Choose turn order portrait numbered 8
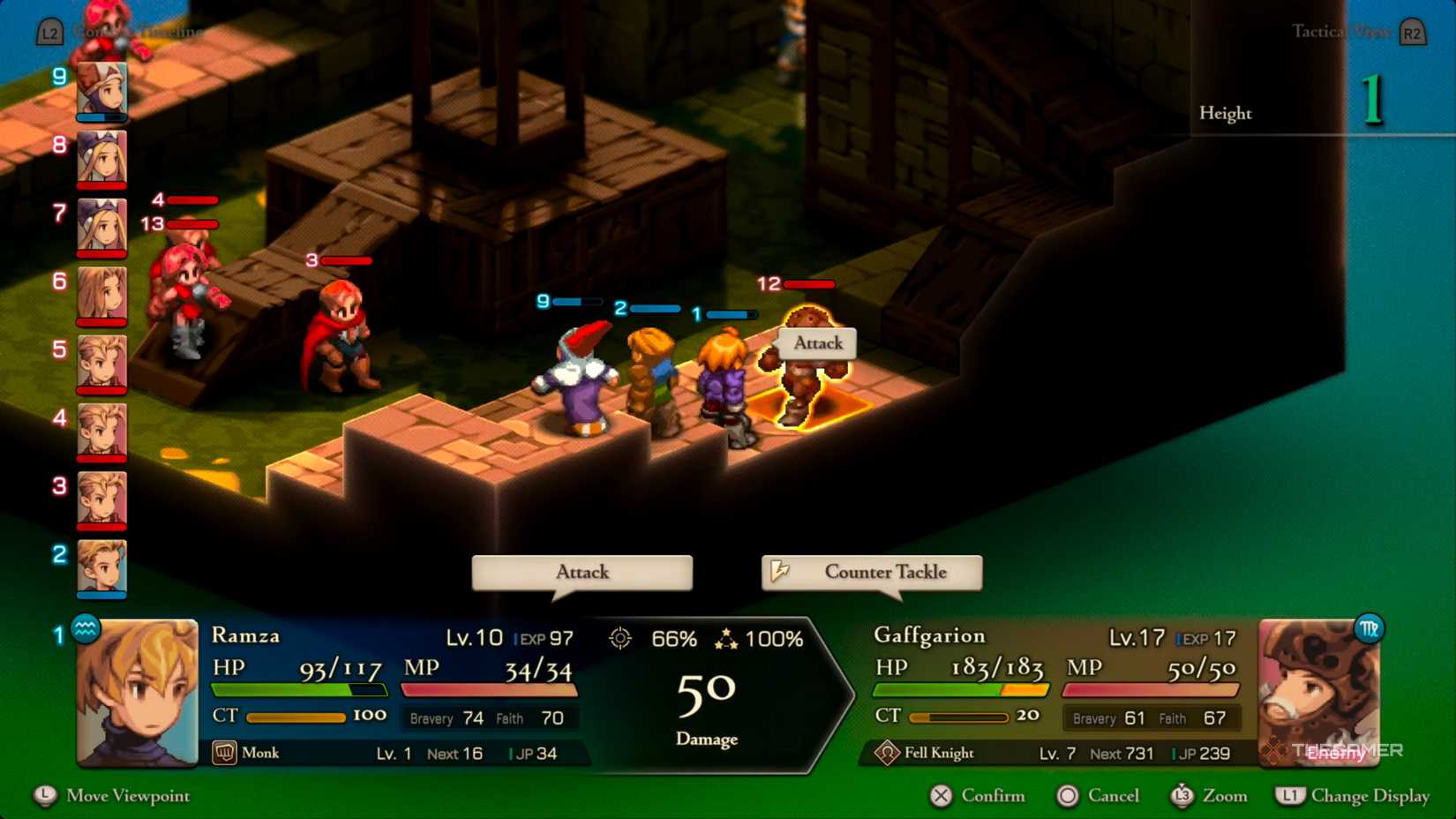 pos(101,157)
